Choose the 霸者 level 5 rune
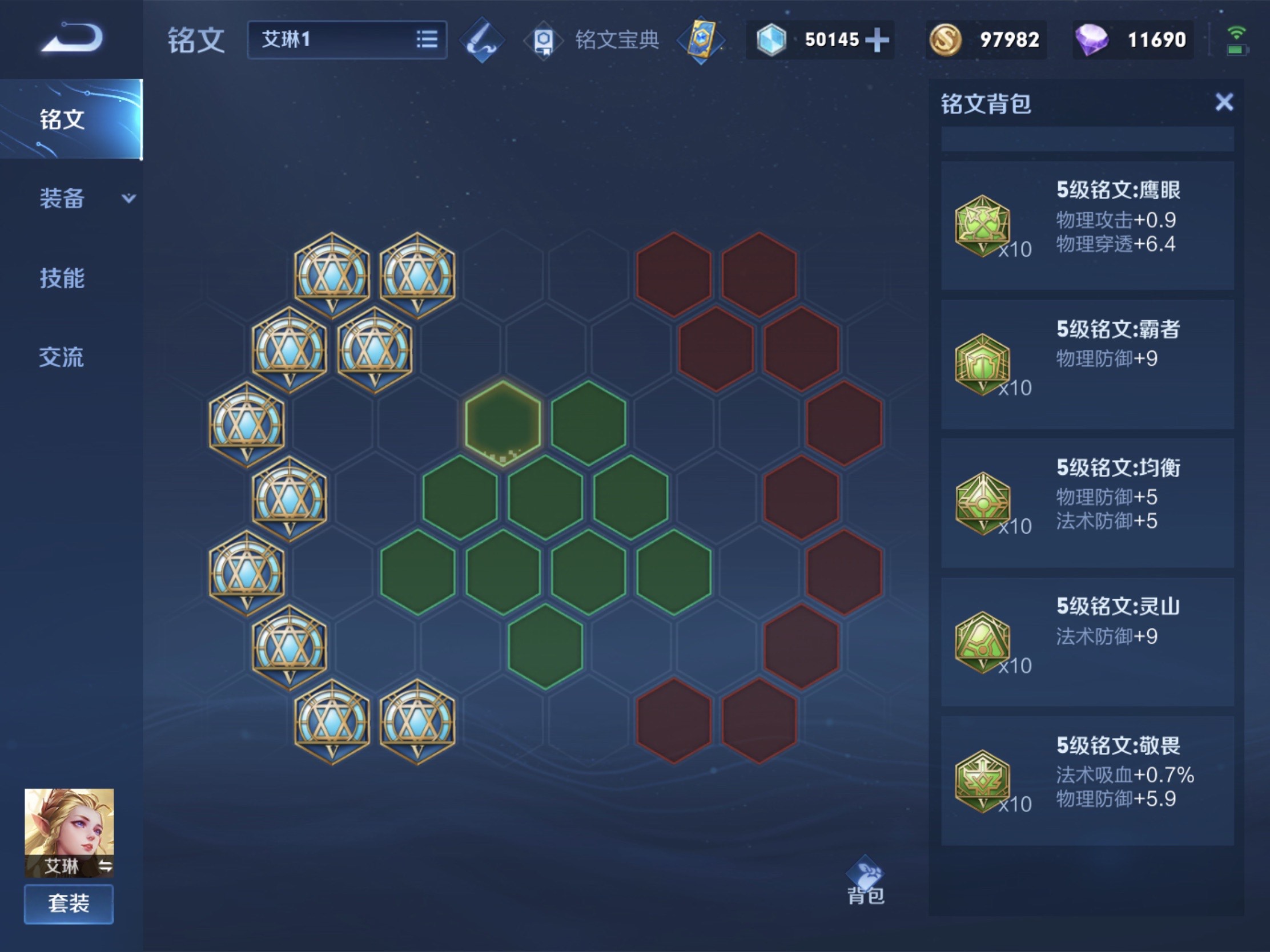 tap(1087, 364)
